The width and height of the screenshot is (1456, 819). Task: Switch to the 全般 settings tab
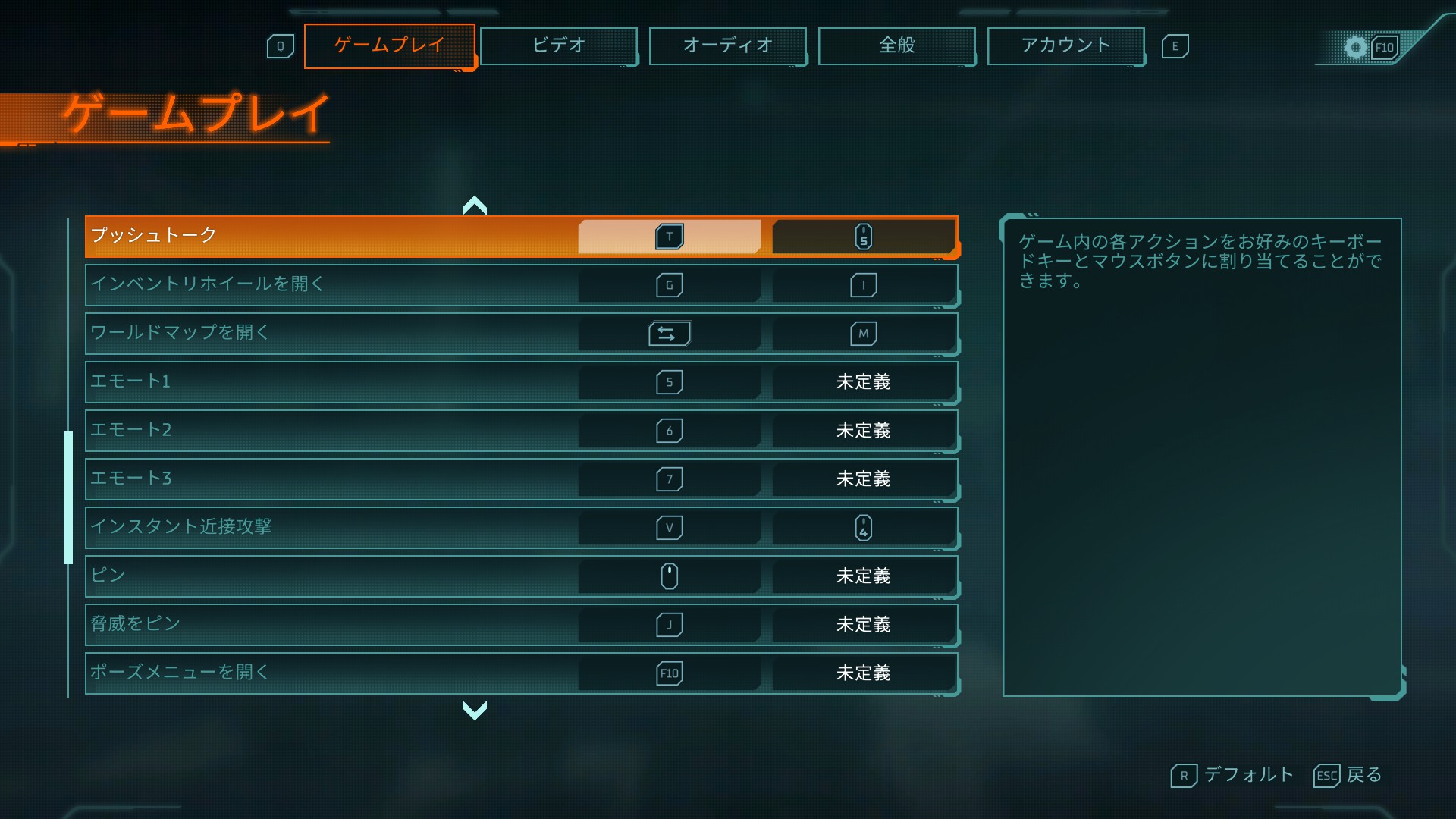[x=897, y=45]
